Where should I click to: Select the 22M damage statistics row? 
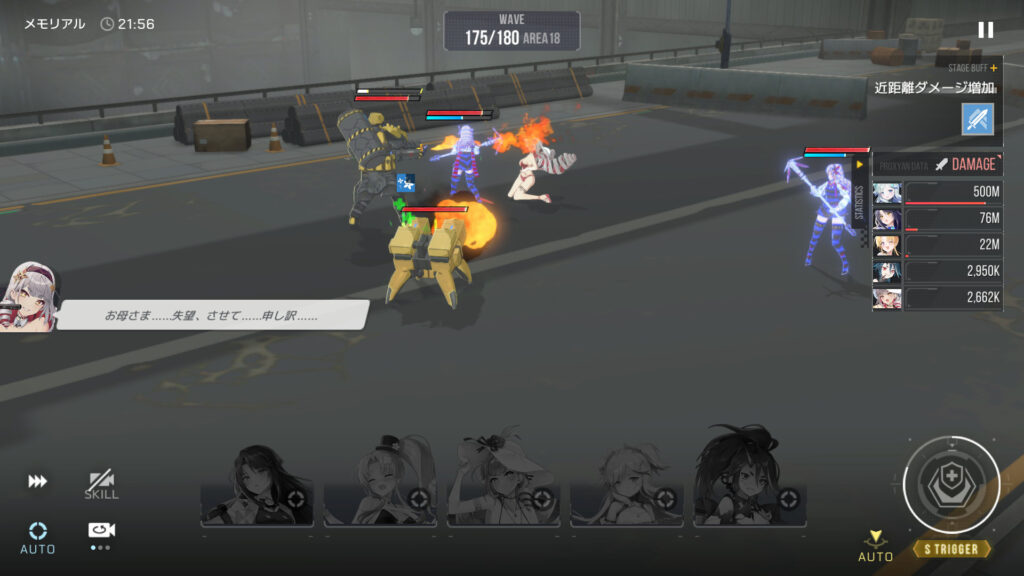point(938,245)
